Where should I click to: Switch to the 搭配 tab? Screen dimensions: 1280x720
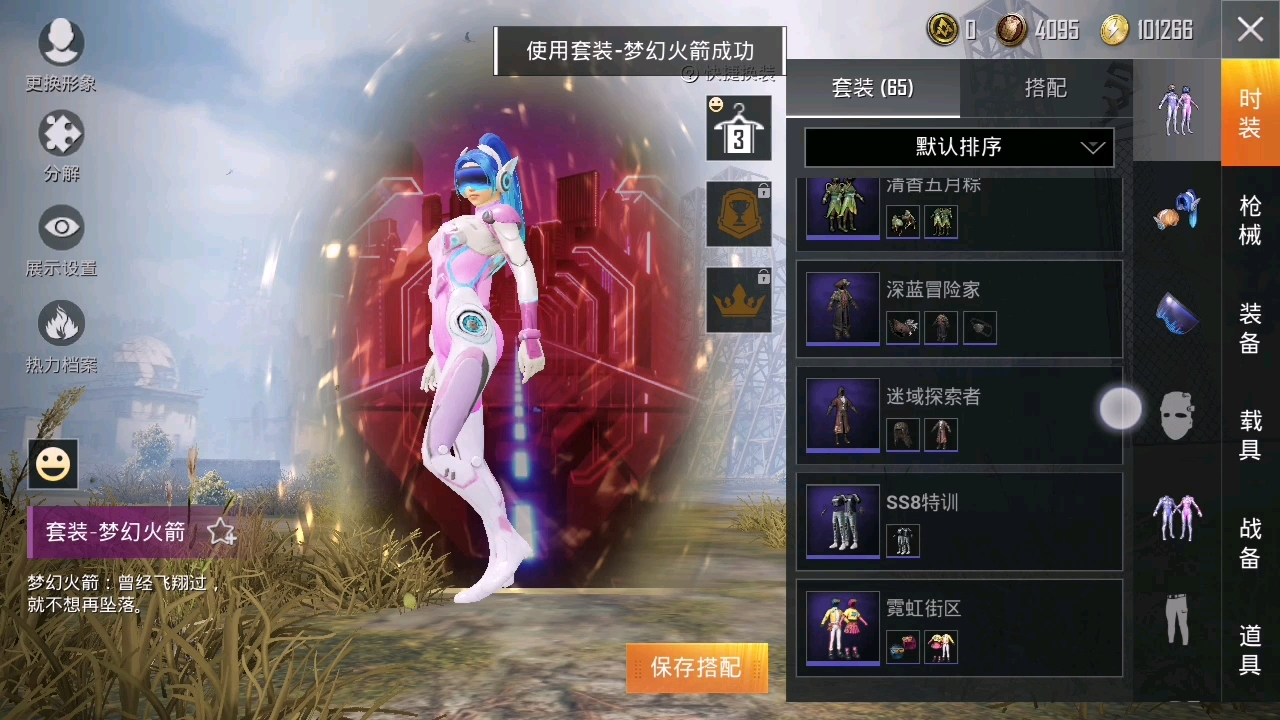[1045, 88]
